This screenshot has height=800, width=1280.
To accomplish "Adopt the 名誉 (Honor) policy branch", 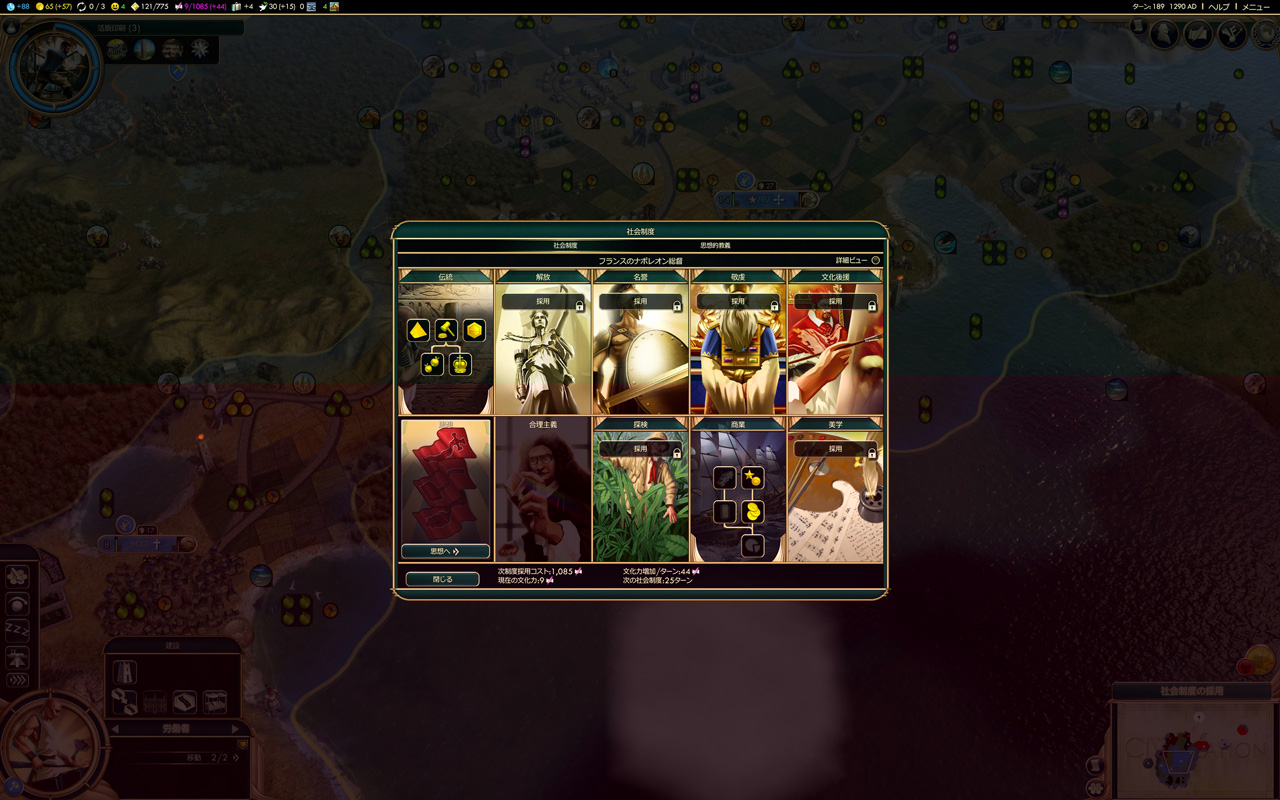I will click(x=640, y=301).
